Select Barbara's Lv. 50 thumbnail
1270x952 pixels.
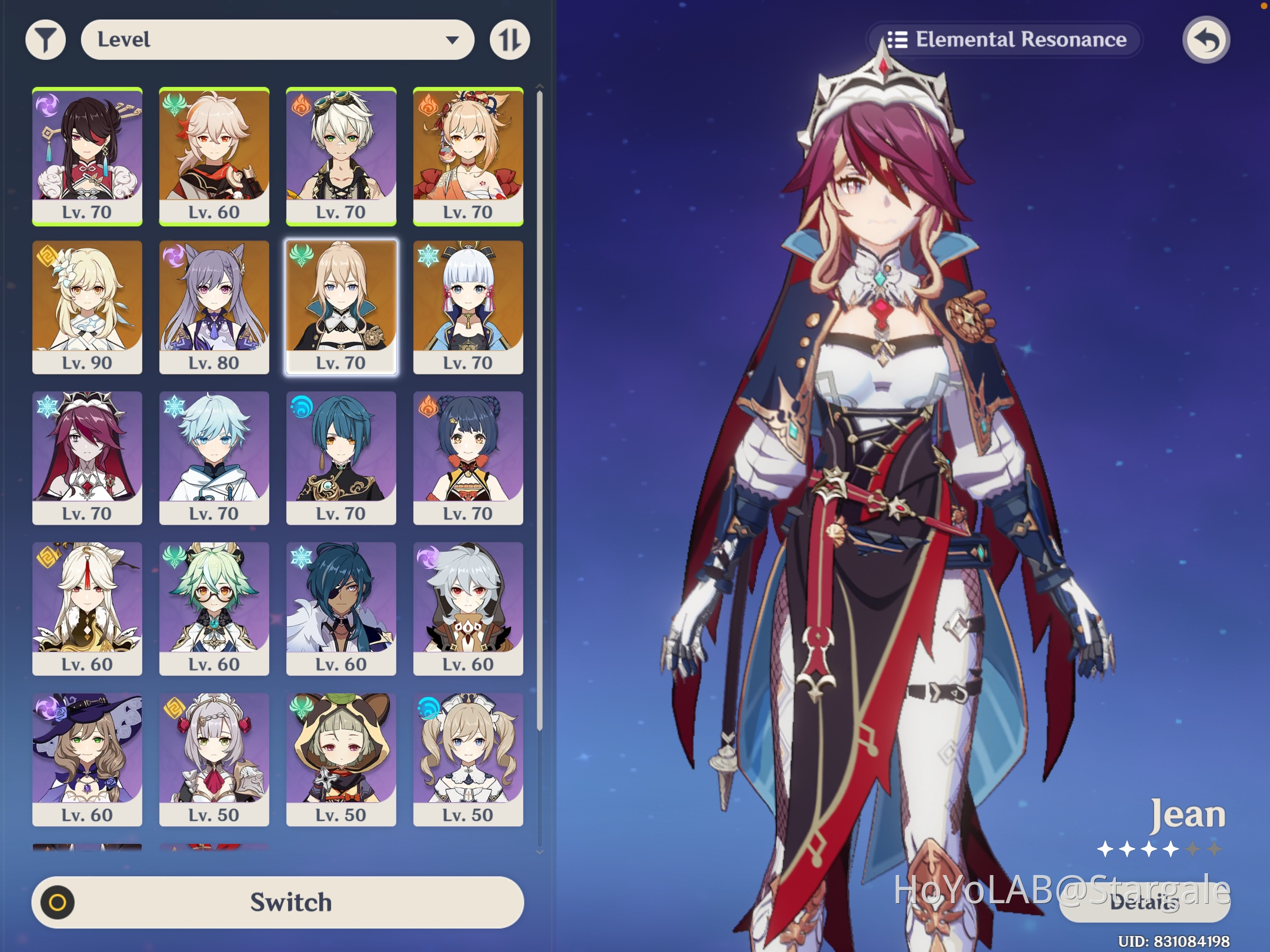pos(469,757)
